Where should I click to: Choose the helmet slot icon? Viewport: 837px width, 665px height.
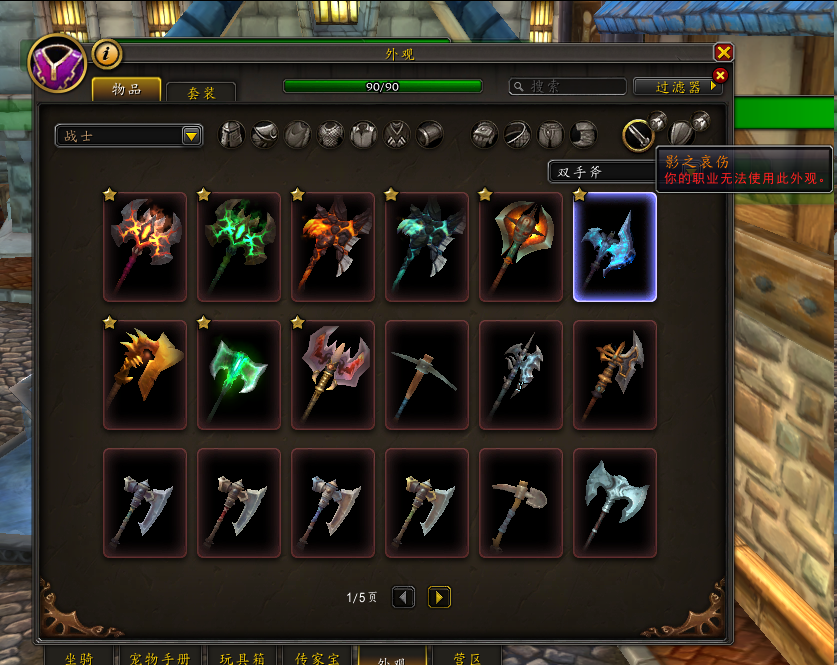pos(232,134)
